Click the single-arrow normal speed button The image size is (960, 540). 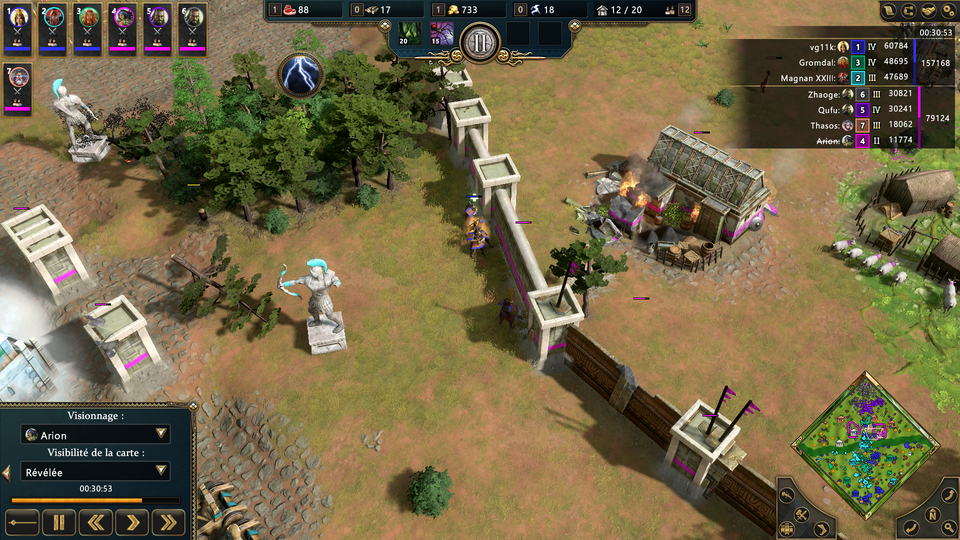(133, 521)
